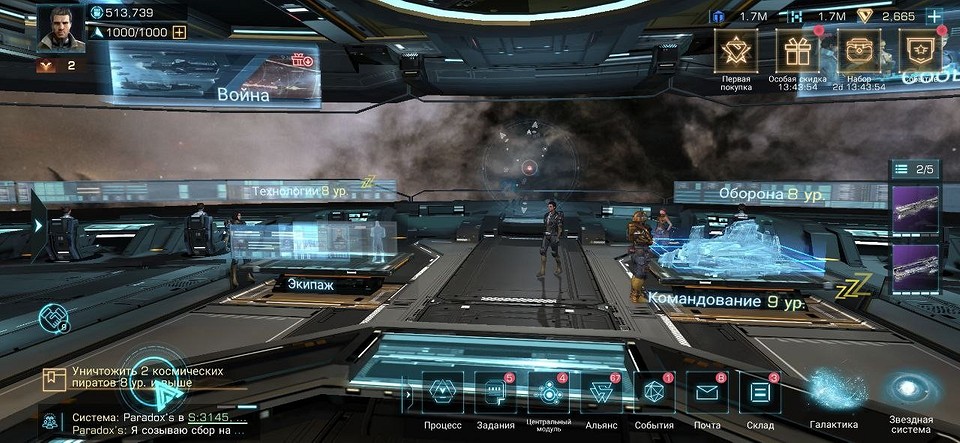Open the player avatar profile

61,28
